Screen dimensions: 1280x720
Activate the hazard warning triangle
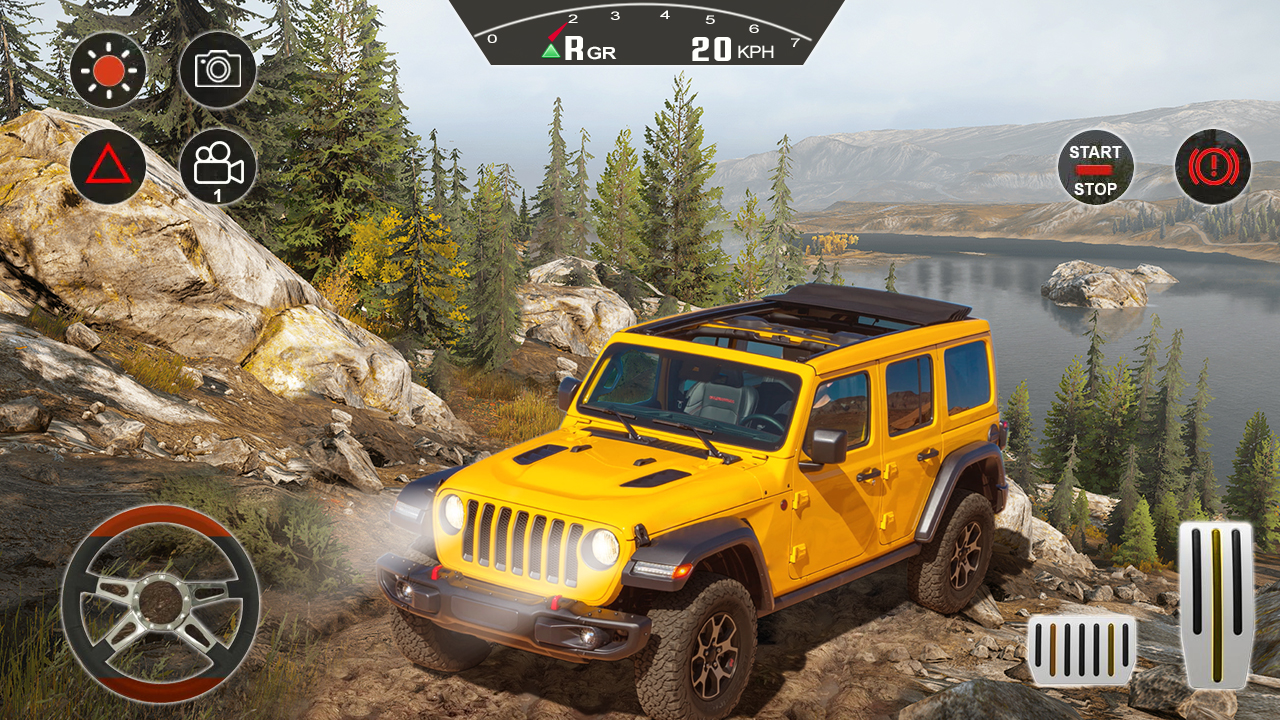(108, 167)
